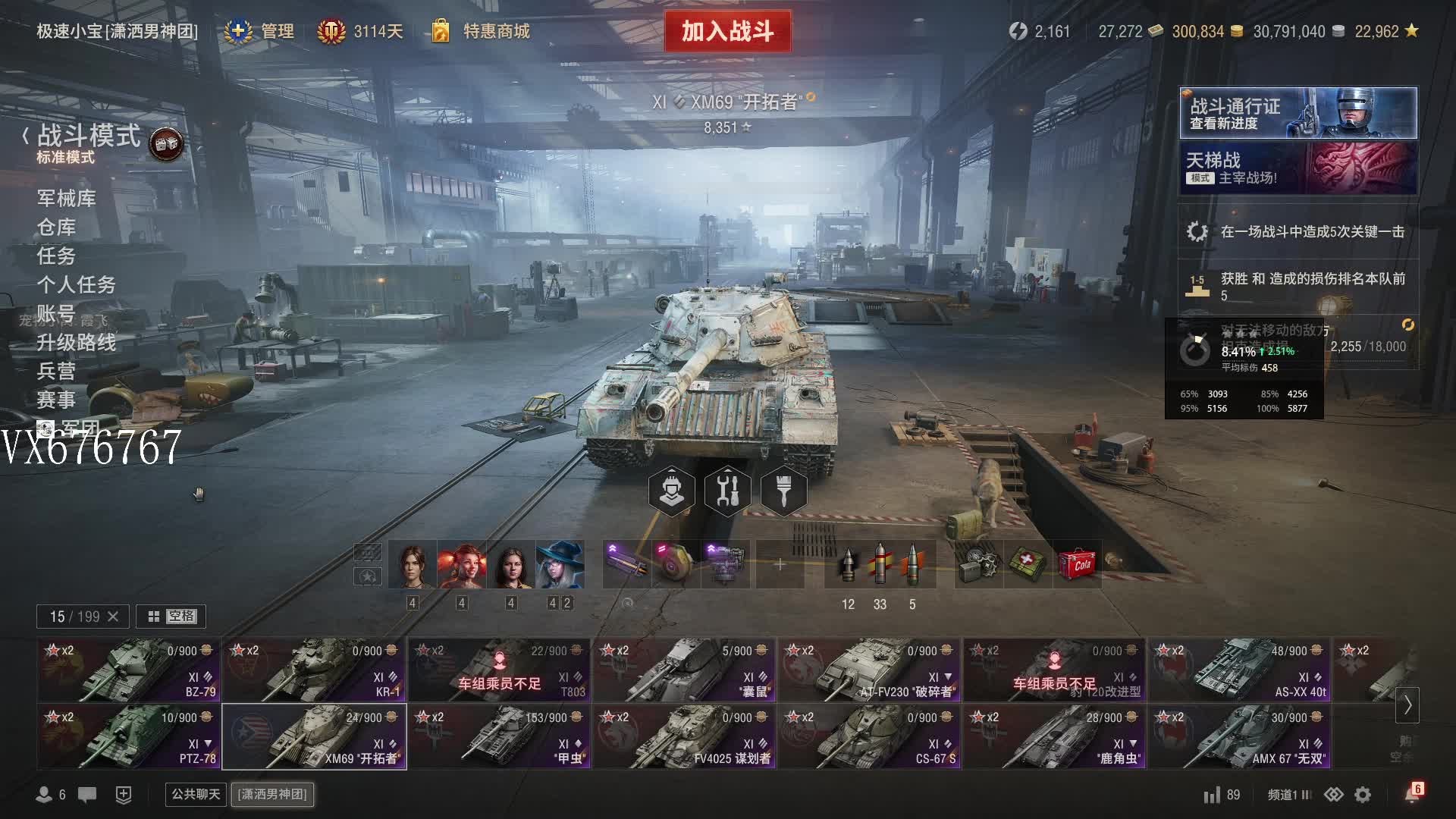
Task: Open the 兵营 barracks
Action: pyautogui.click(x=56, y=372)
